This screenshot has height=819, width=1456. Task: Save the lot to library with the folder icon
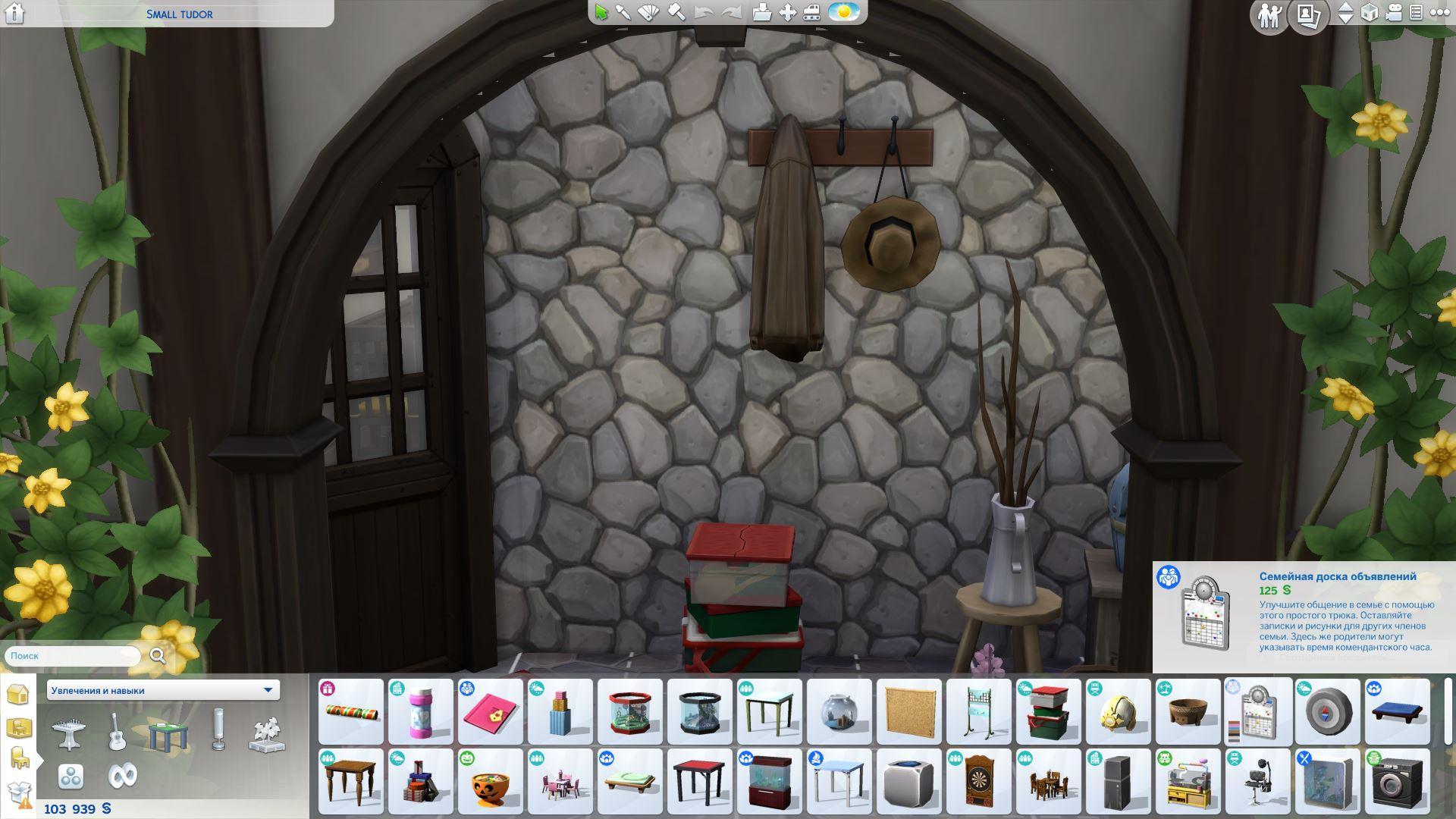761,13
